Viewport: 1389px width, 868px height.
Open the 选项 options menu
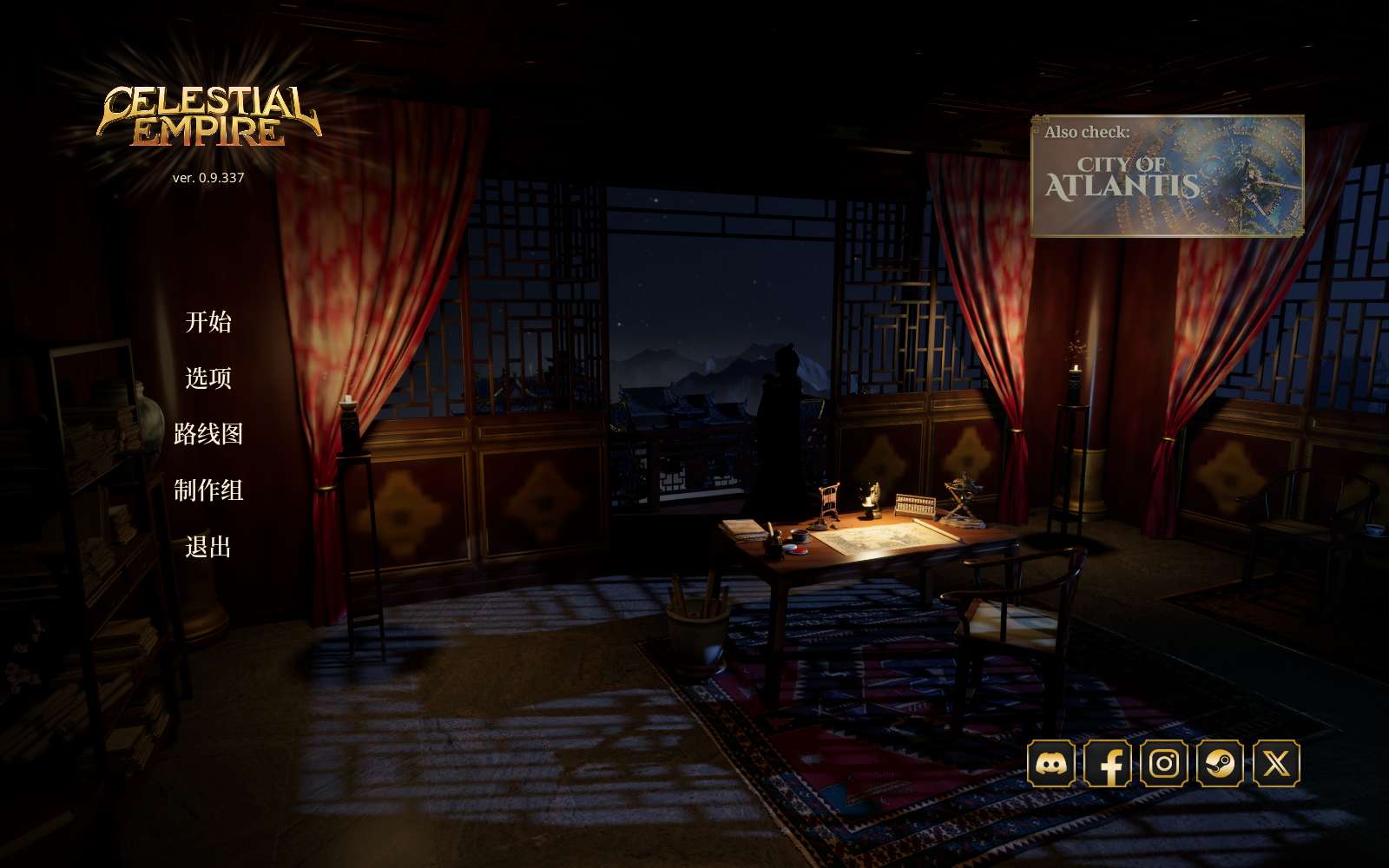click(x=208, y=378)
